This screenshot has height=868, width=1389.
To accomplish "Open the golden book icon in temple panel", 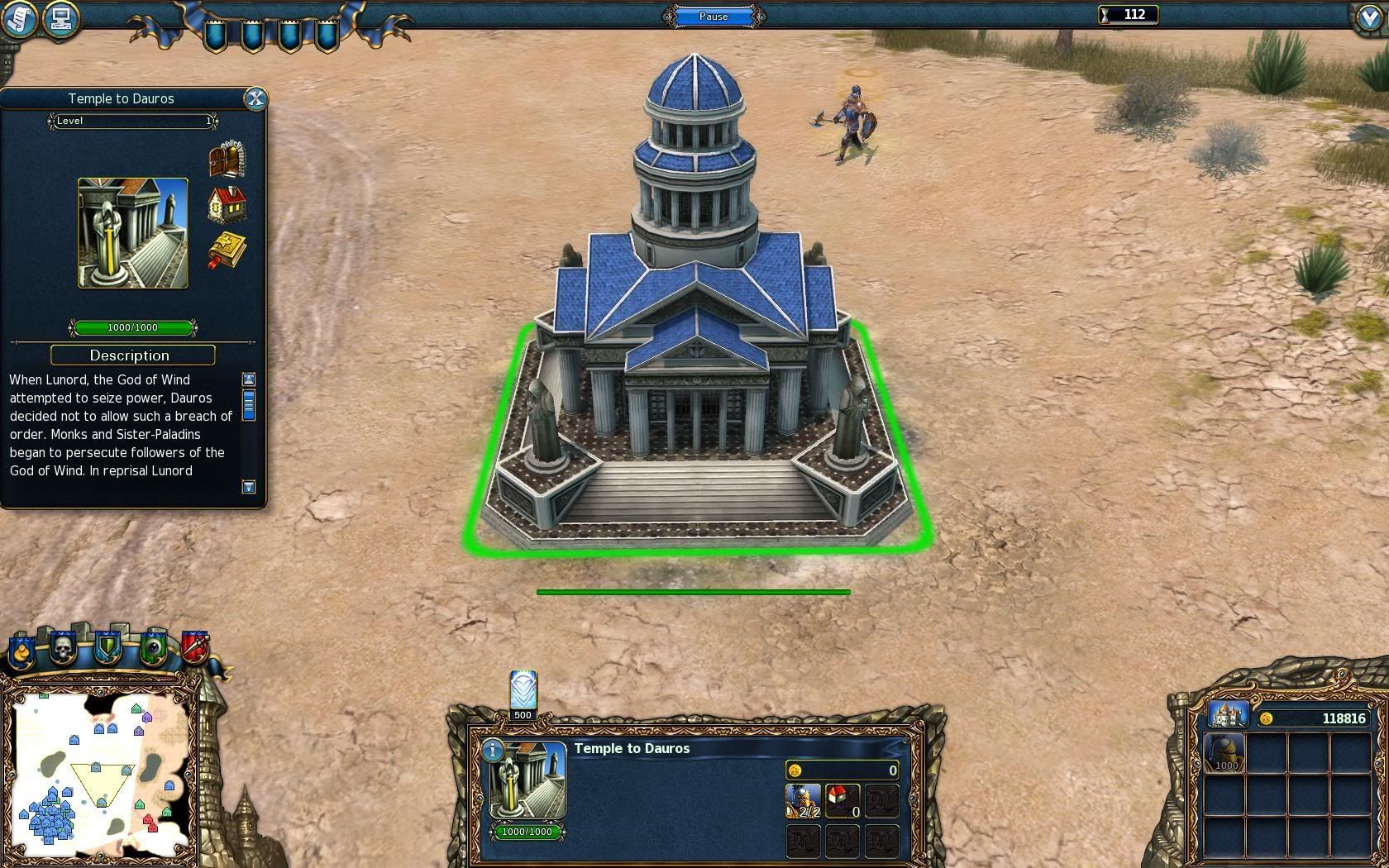I will [227, 250].
